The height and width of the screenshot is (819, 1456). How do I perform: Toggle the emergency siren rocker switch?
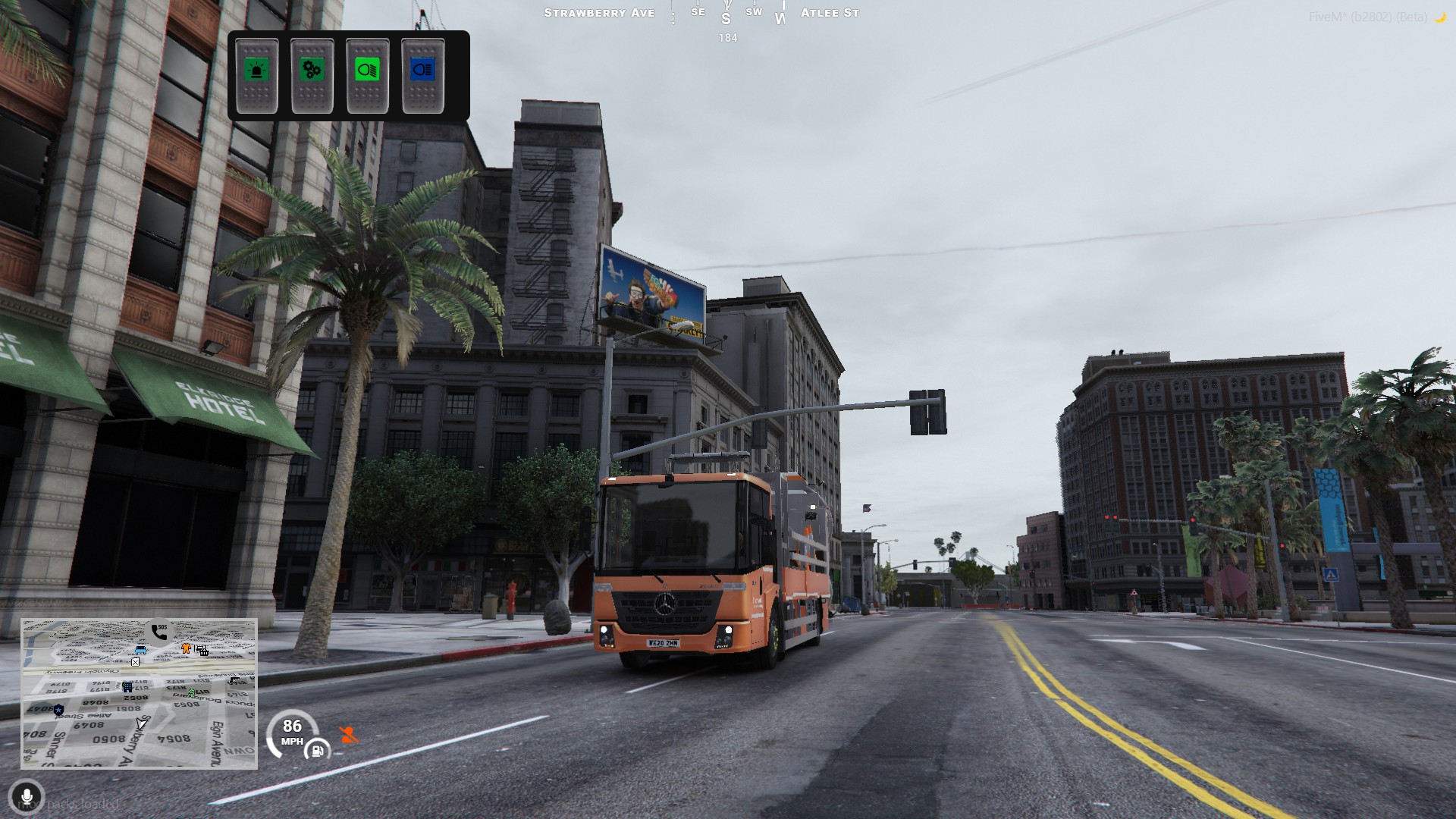(x=259, y=74)
